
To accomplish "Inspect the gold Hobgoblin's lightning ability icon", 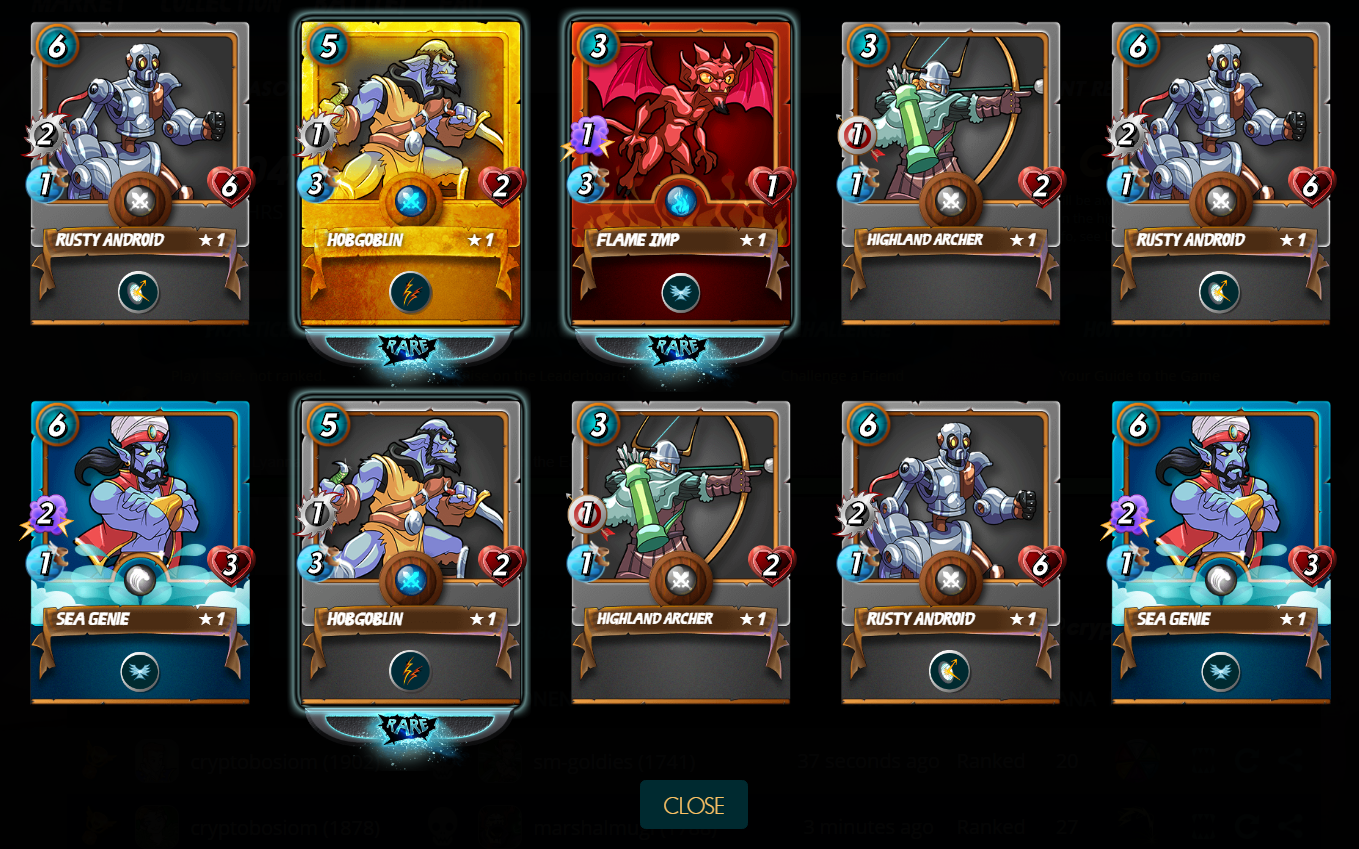I will click(x=410, y=292).
